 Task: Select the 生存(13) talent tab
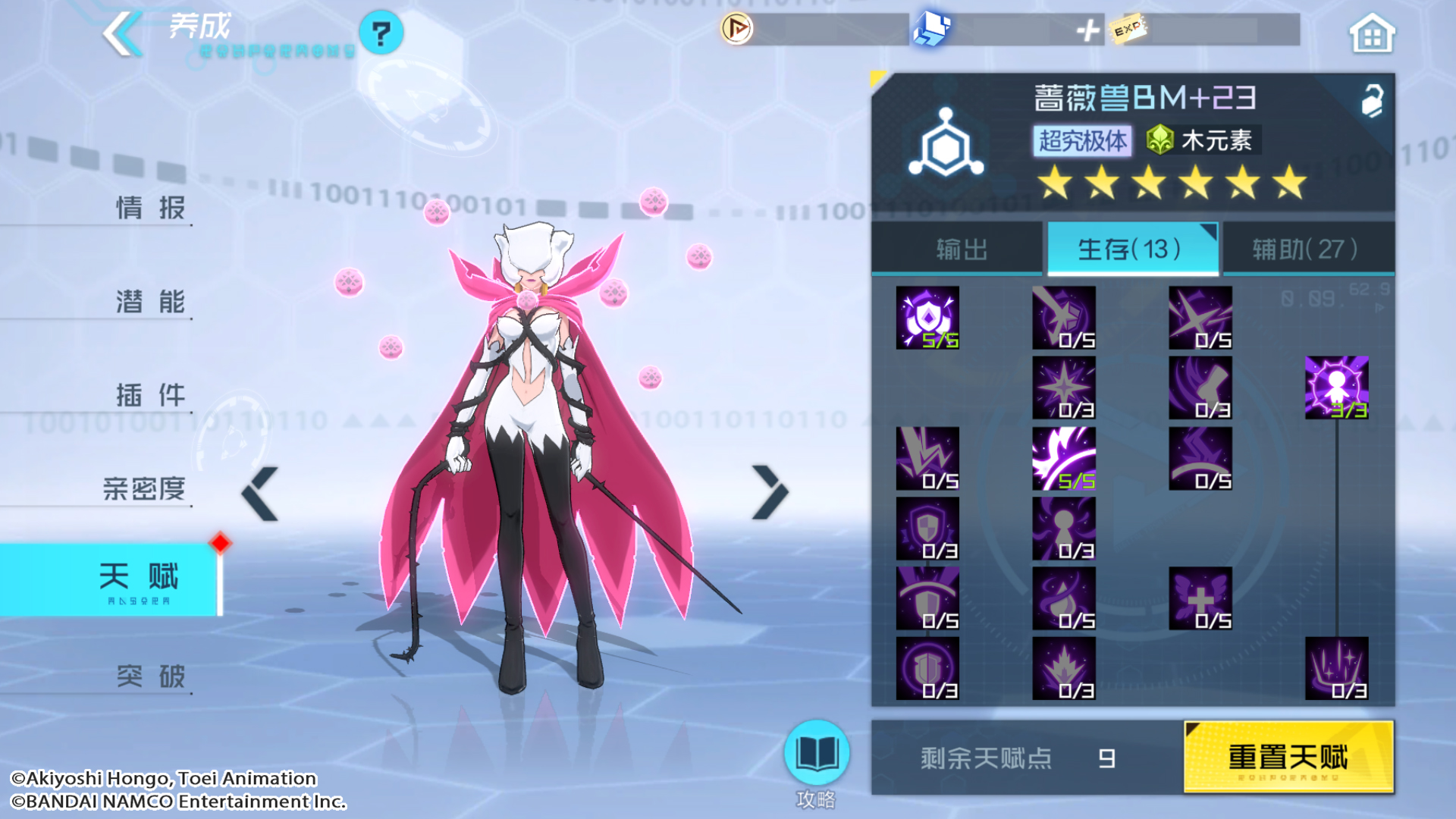tap(1131, 249)
